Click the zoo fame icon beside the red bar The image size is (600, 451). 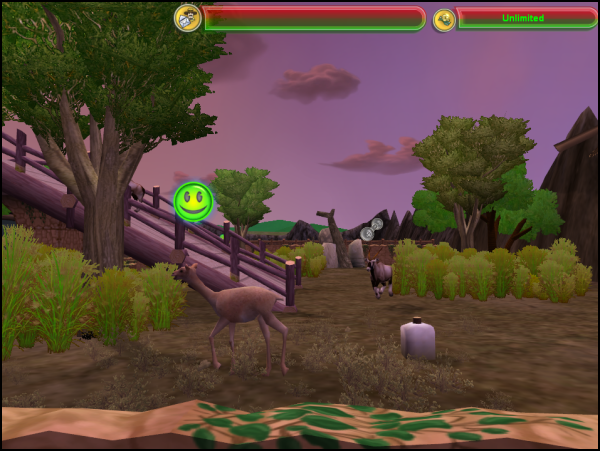pyautogui.click(x=187, y=17)
